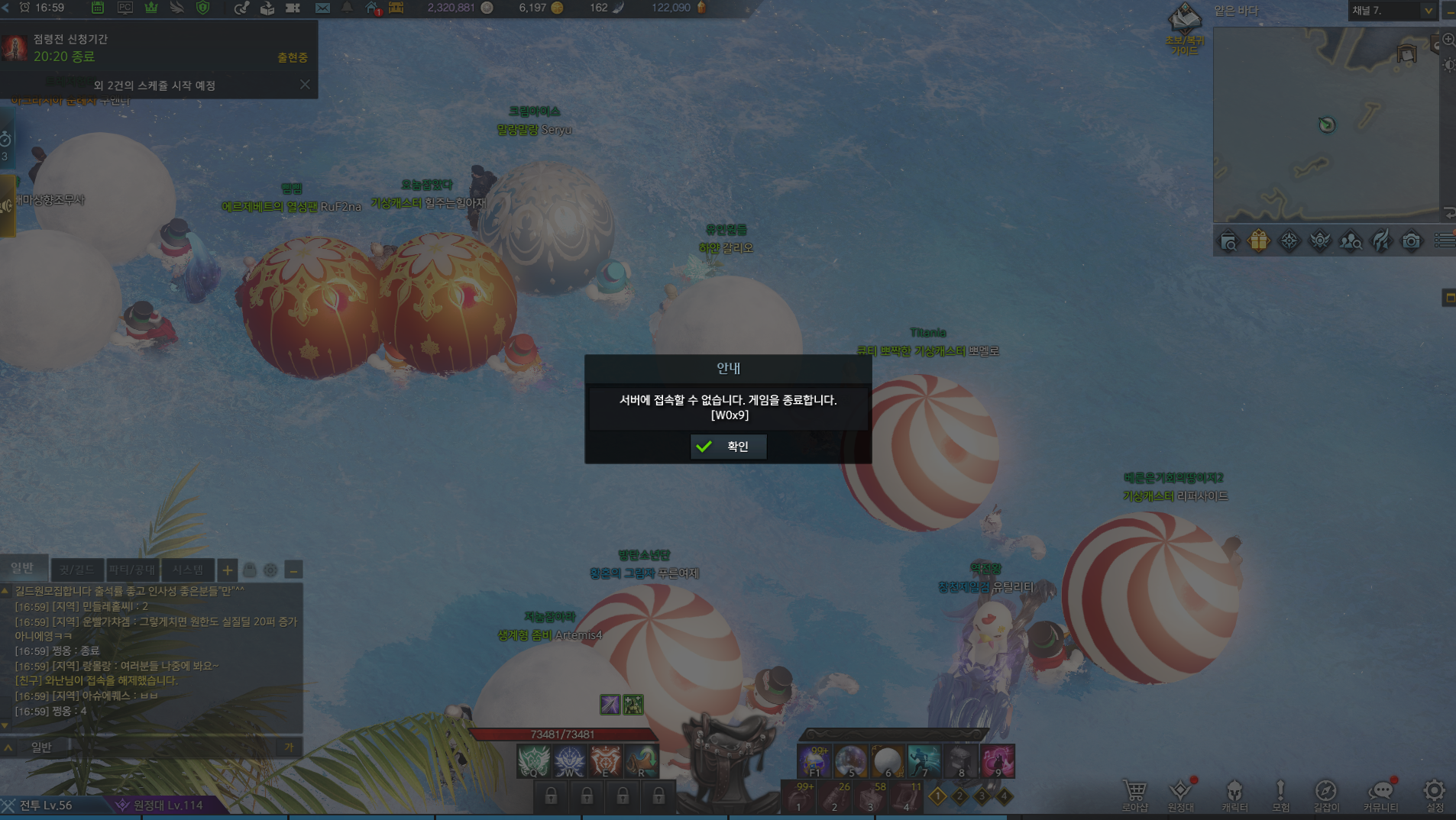
Task: Close the schedule notification banner
Action: point(305,85)
